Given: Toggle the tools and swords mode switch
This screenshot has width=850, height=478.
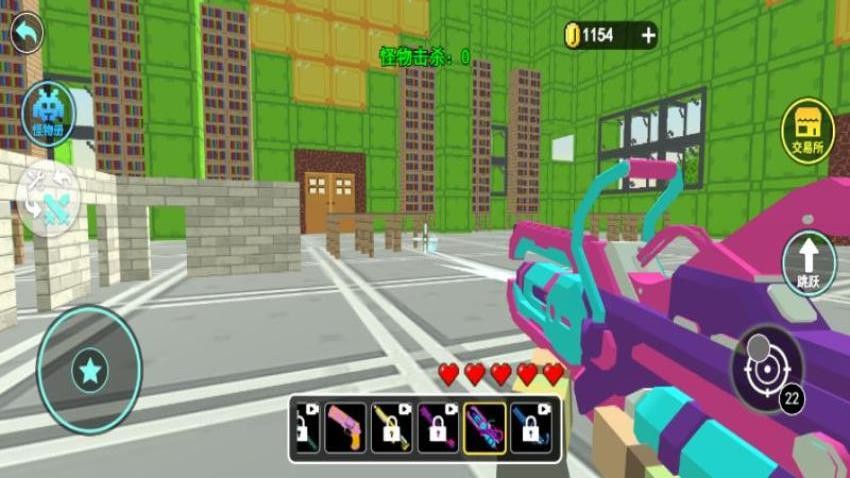Looking at the screenshot, I should pos(48,197).
